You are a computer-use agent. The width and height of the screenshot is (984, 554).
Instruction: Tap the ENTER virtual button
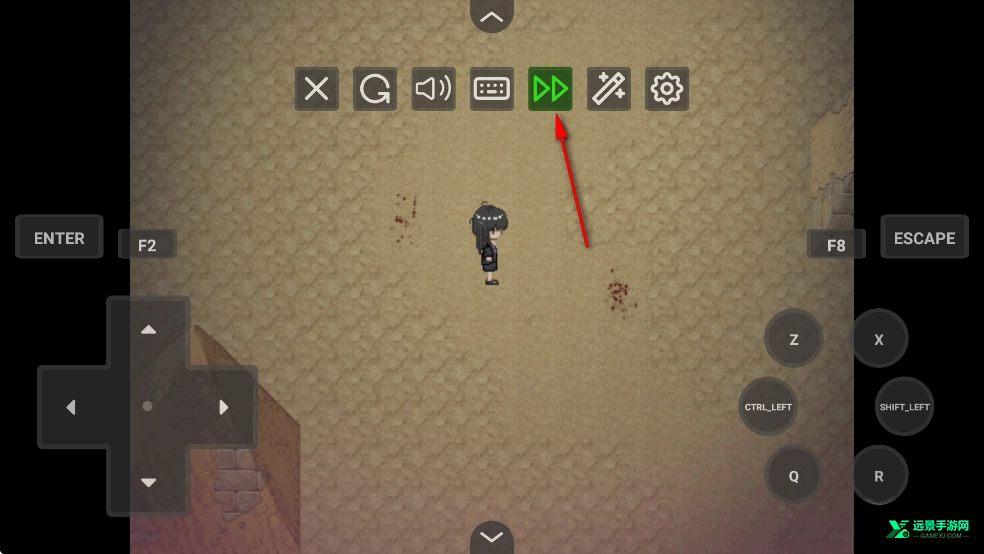click(59, 238)
